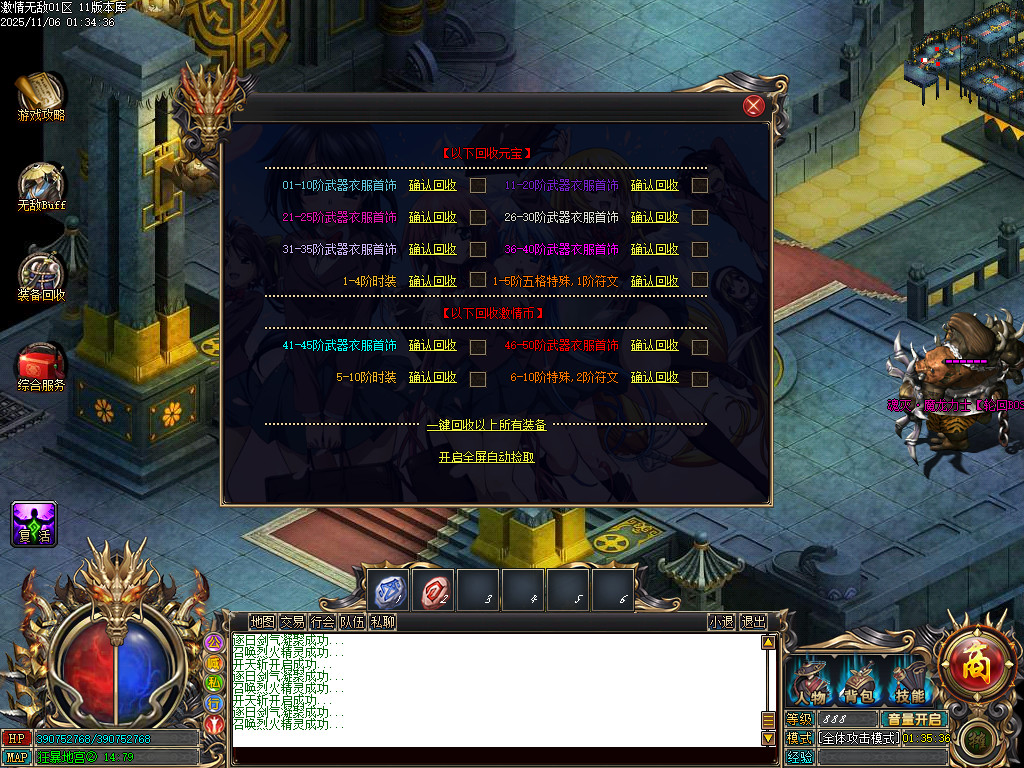Screen dimensions: 1024x768
Task: Open the 技能 skills panel
Action: click(x=910, y=685)
